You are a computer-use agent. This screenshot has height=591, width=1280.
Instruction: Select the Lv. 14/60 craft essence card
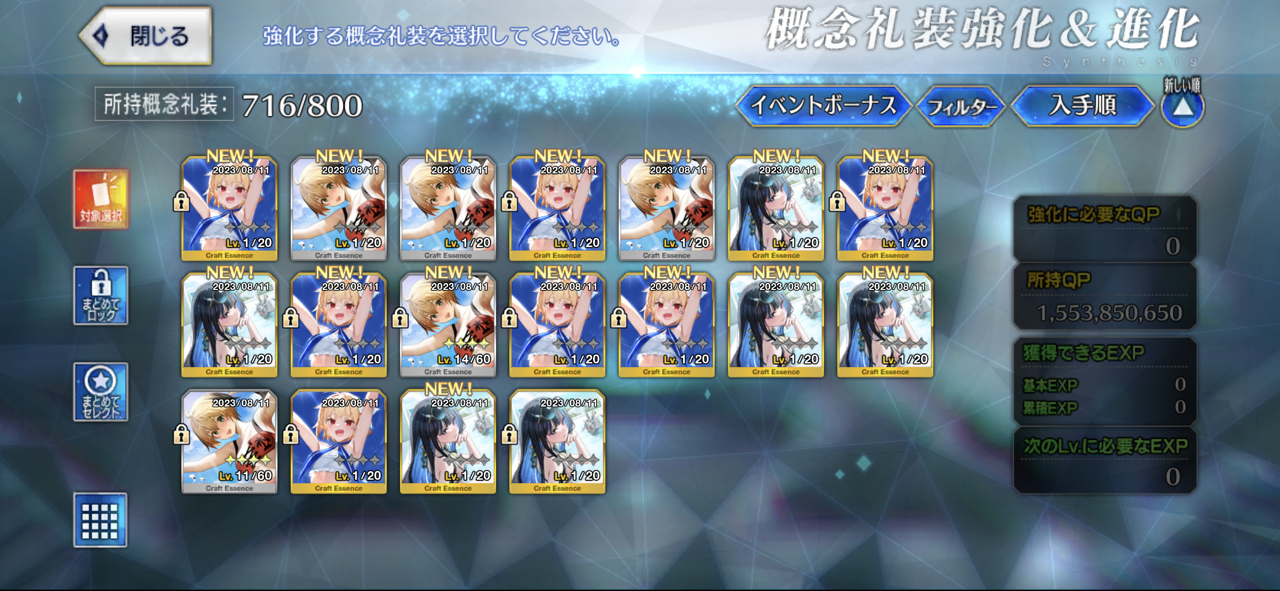448,325
